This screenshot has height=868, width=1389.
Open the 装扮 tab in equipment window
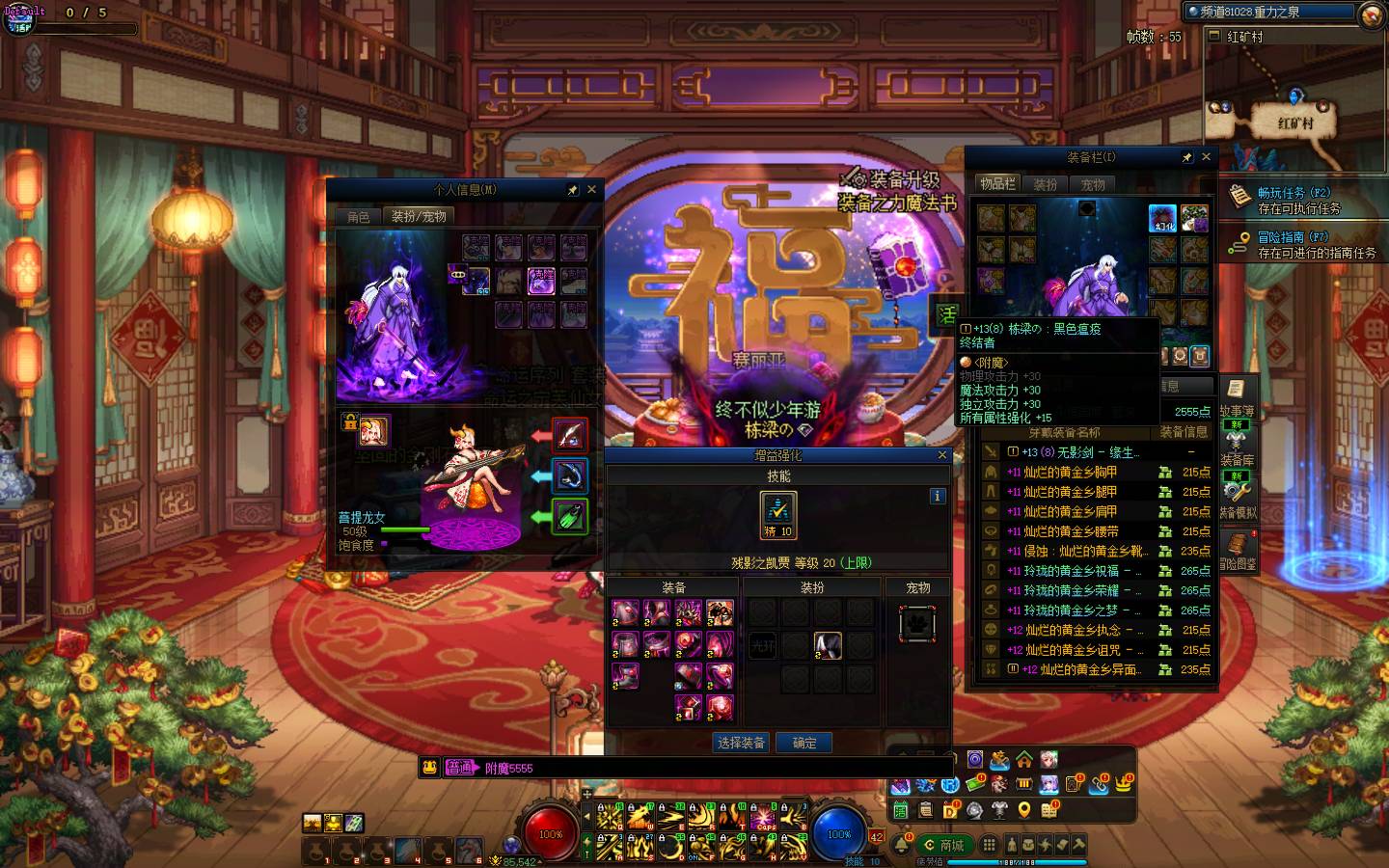click(x=1046, y=184)
